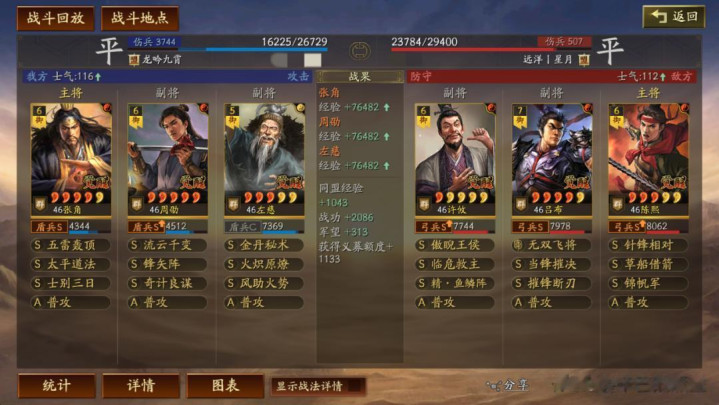Open the 傲睨王侯 tactic entry
Screen dimensions: 719x405
point(455,245)
